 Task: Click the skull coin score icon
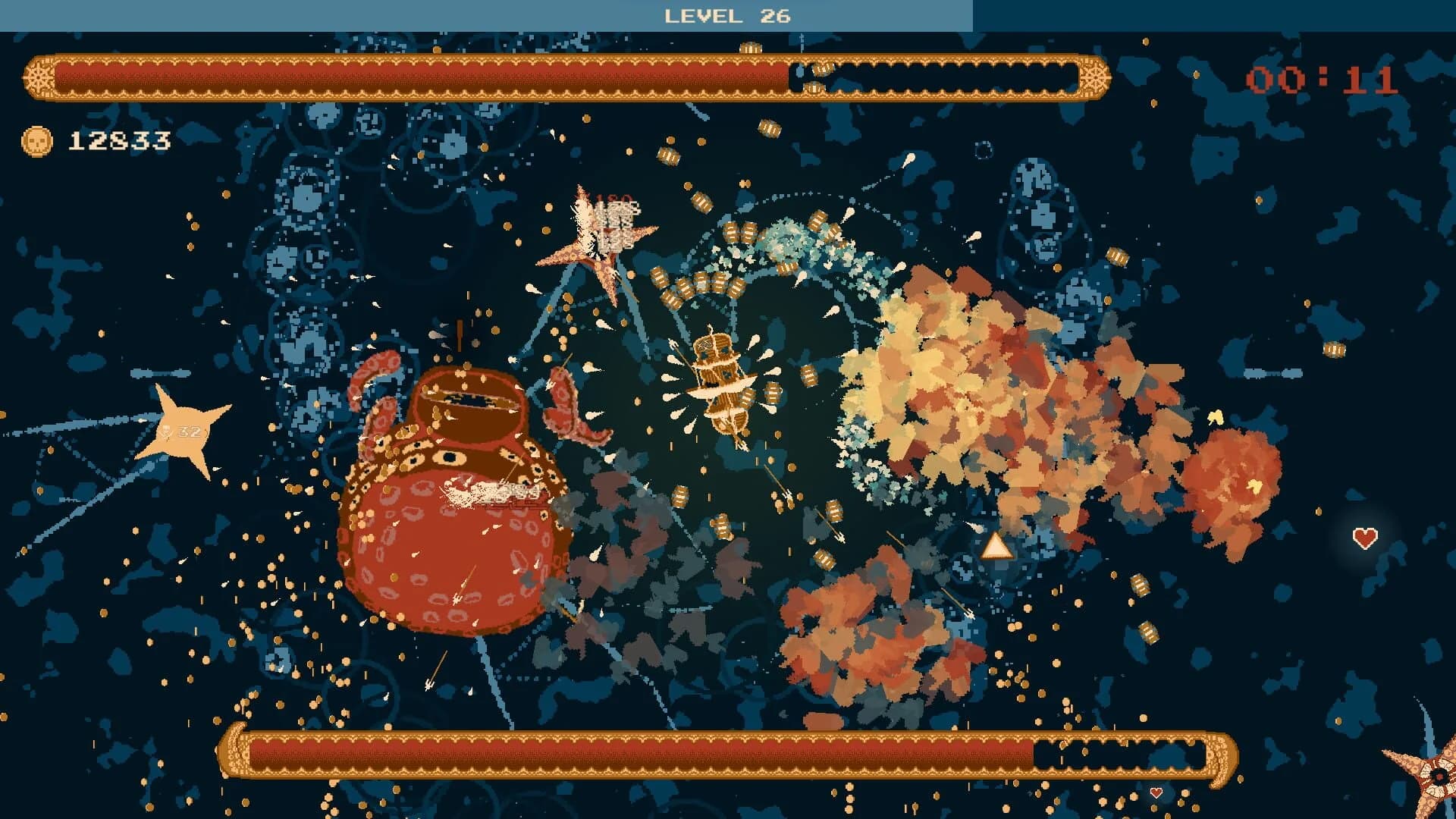tap(36, 138)
